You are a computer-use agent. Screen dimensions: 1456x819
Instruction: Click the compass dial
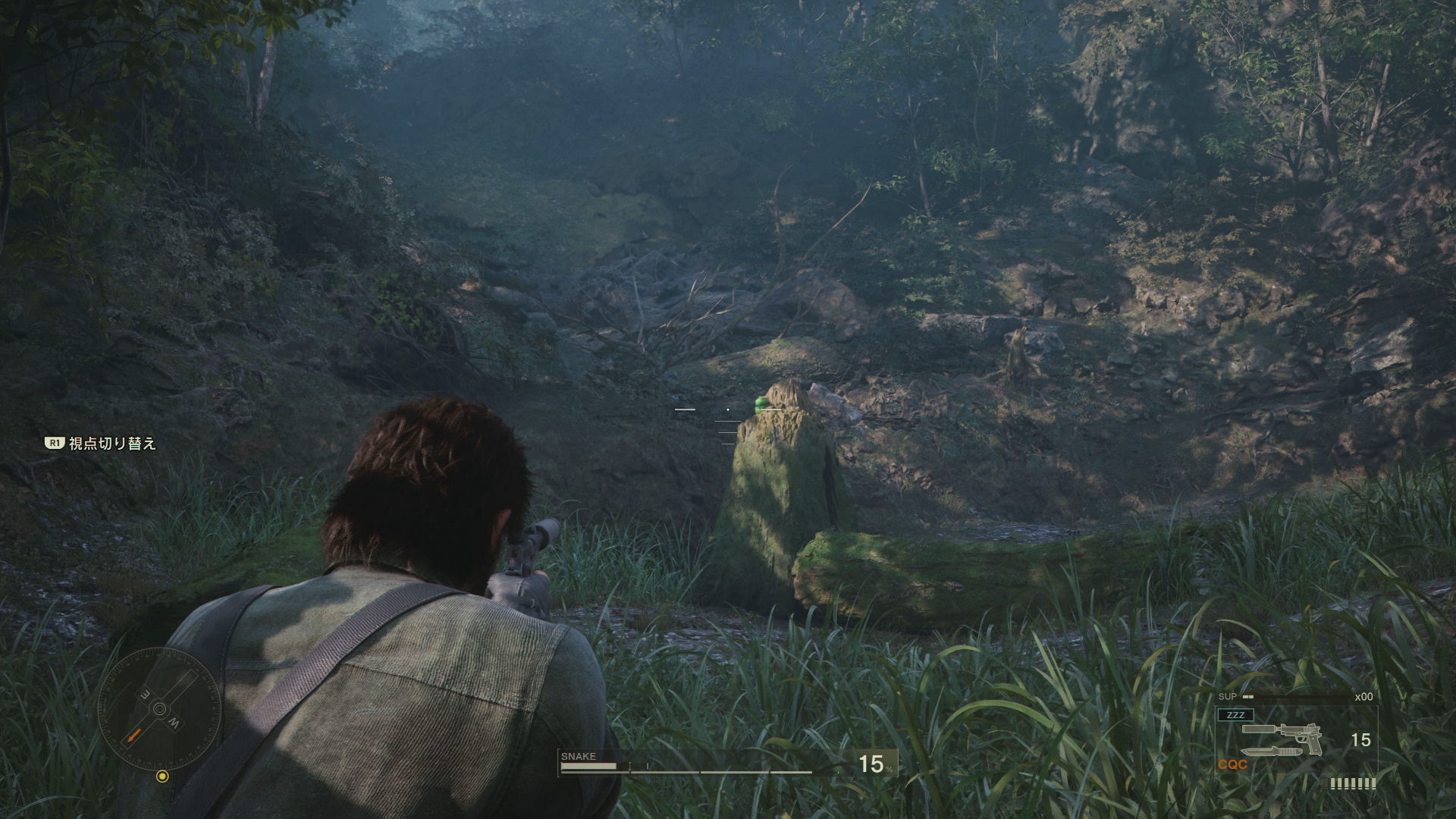[159, 709]
